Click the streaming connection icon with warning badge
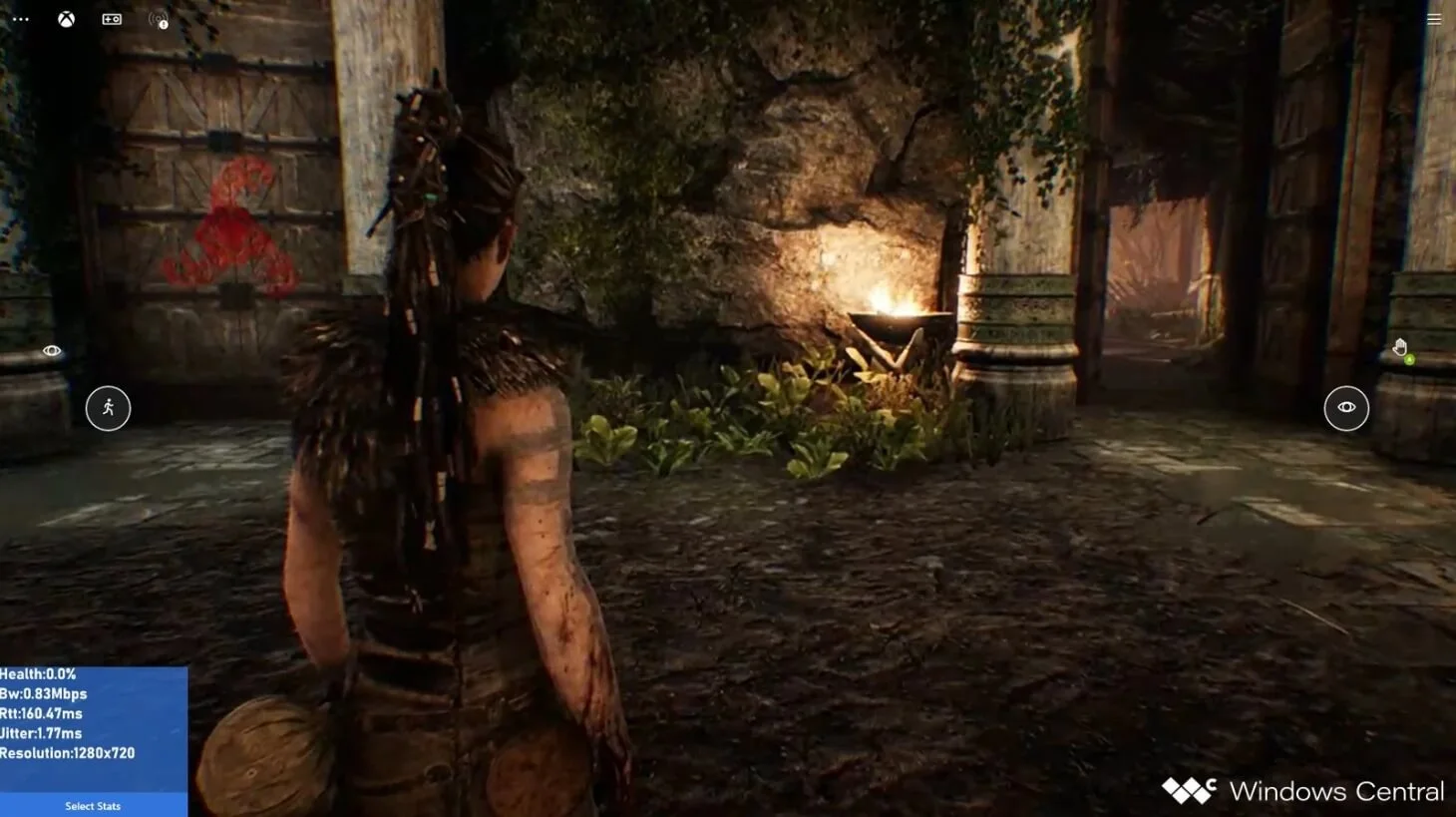The height and width of the screenshot is (817, 1456). [157, 19]
